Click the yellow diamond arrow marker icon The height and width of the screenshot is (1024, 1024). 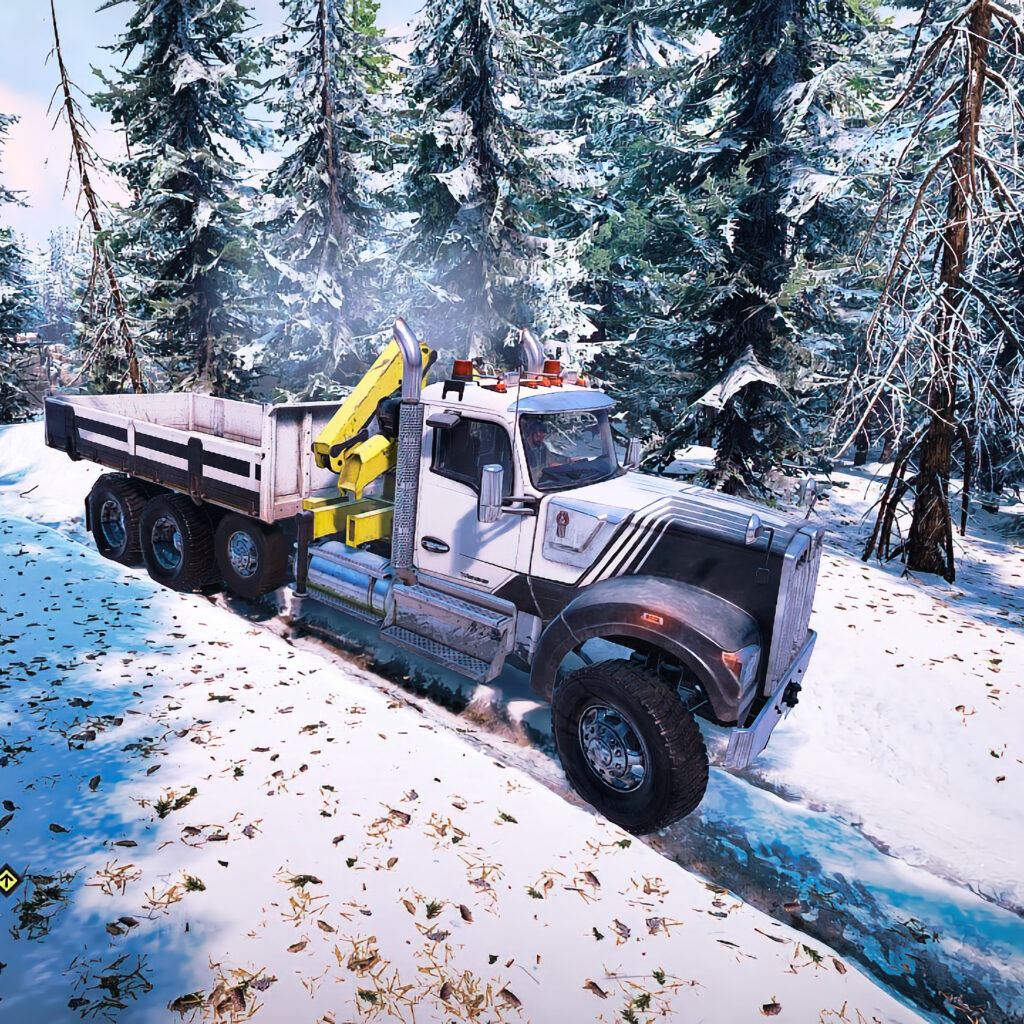[8, 879]
